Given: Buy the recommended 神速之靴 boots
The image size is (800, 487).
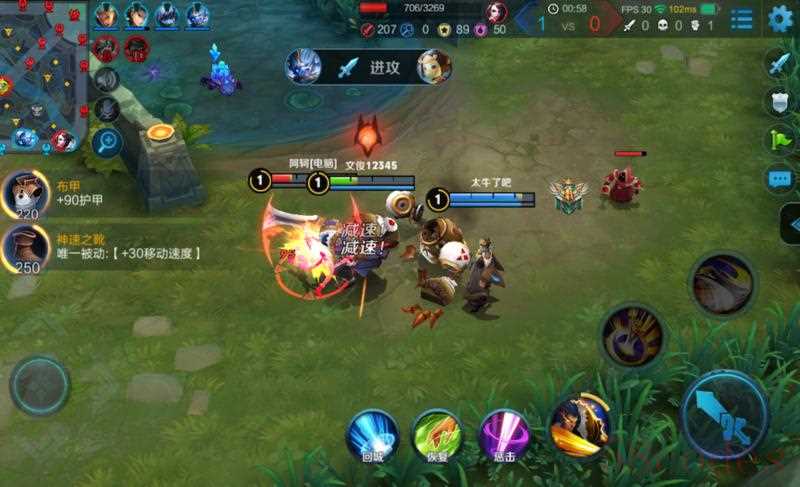Looking at the screenshot, I should 25,247.
